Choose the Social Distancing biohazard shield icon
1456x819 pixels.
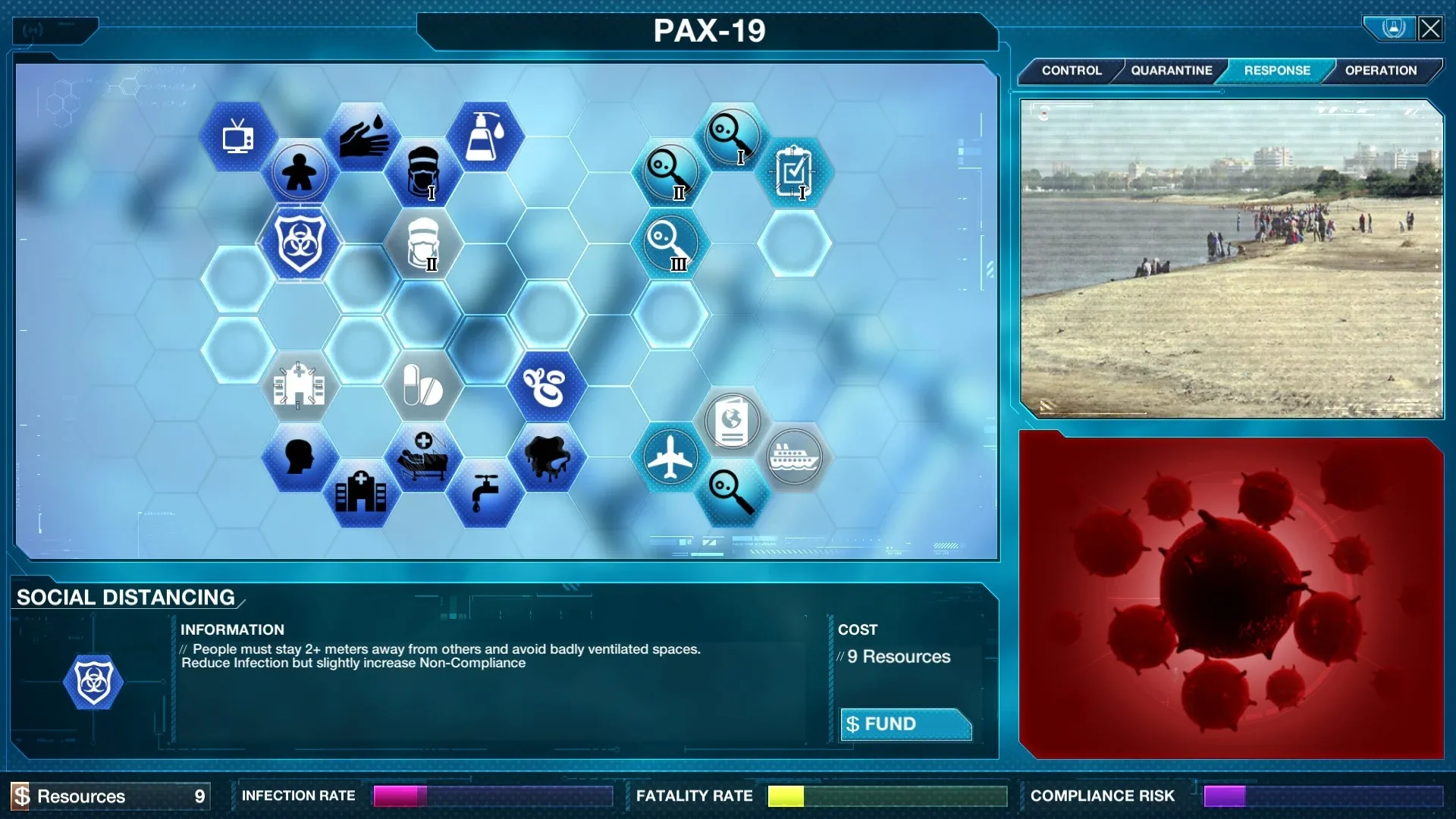click(x=299, y=244)
